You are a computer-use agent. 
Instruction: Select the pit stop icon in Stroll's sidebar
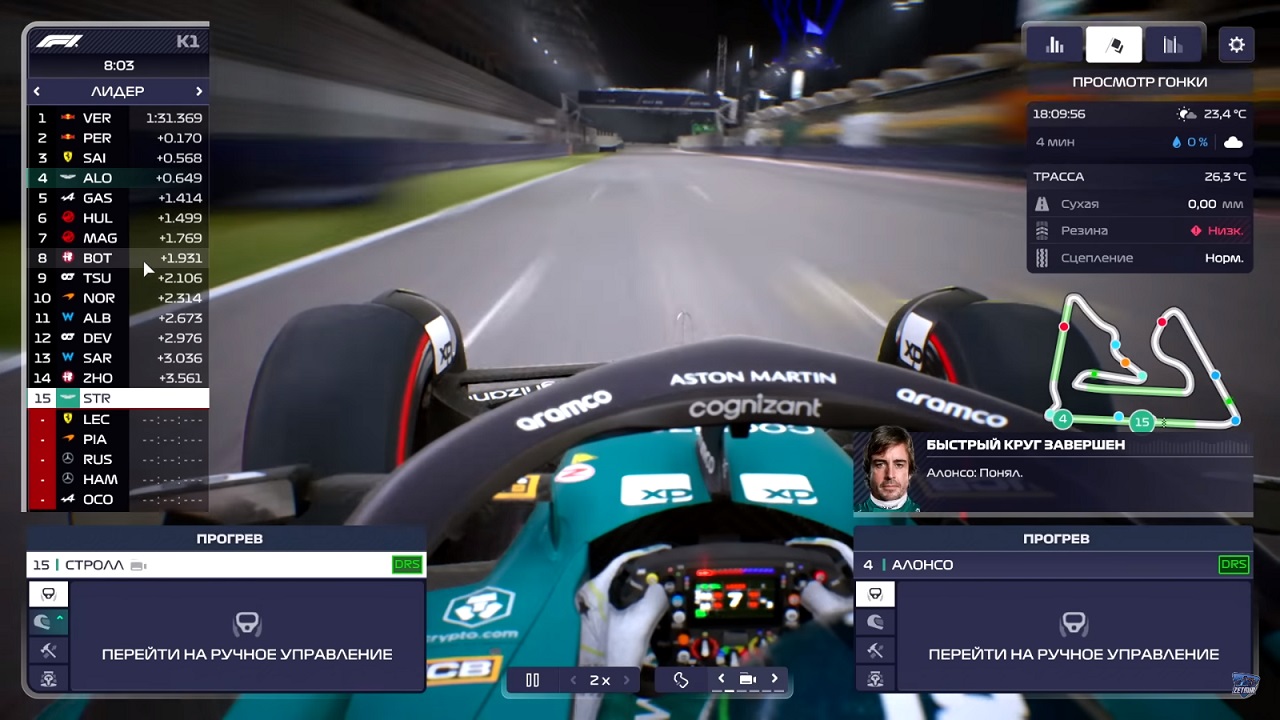[x=49, y=678]
